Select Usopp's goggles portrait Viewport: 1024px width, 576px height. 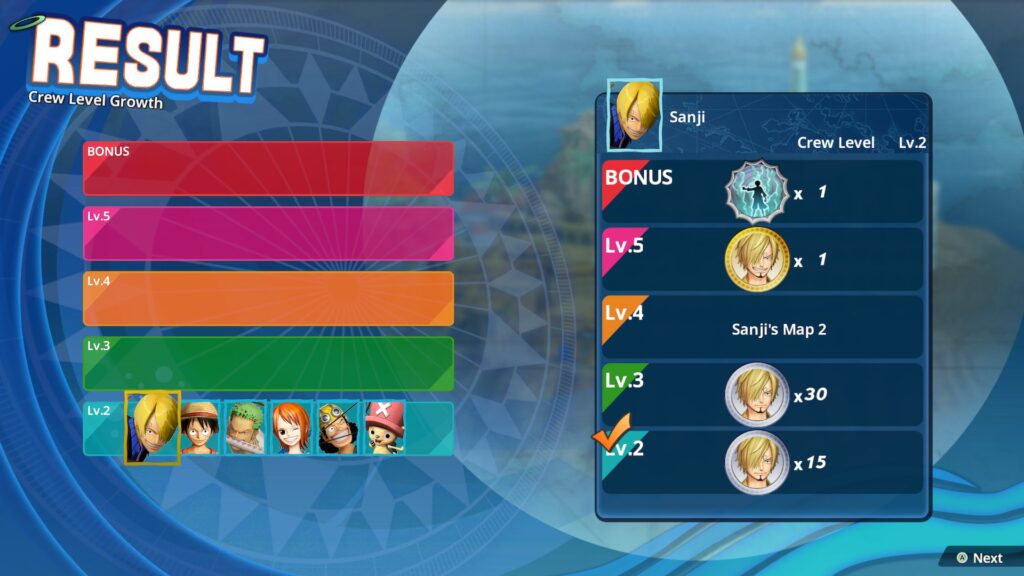tap(338, 428)
